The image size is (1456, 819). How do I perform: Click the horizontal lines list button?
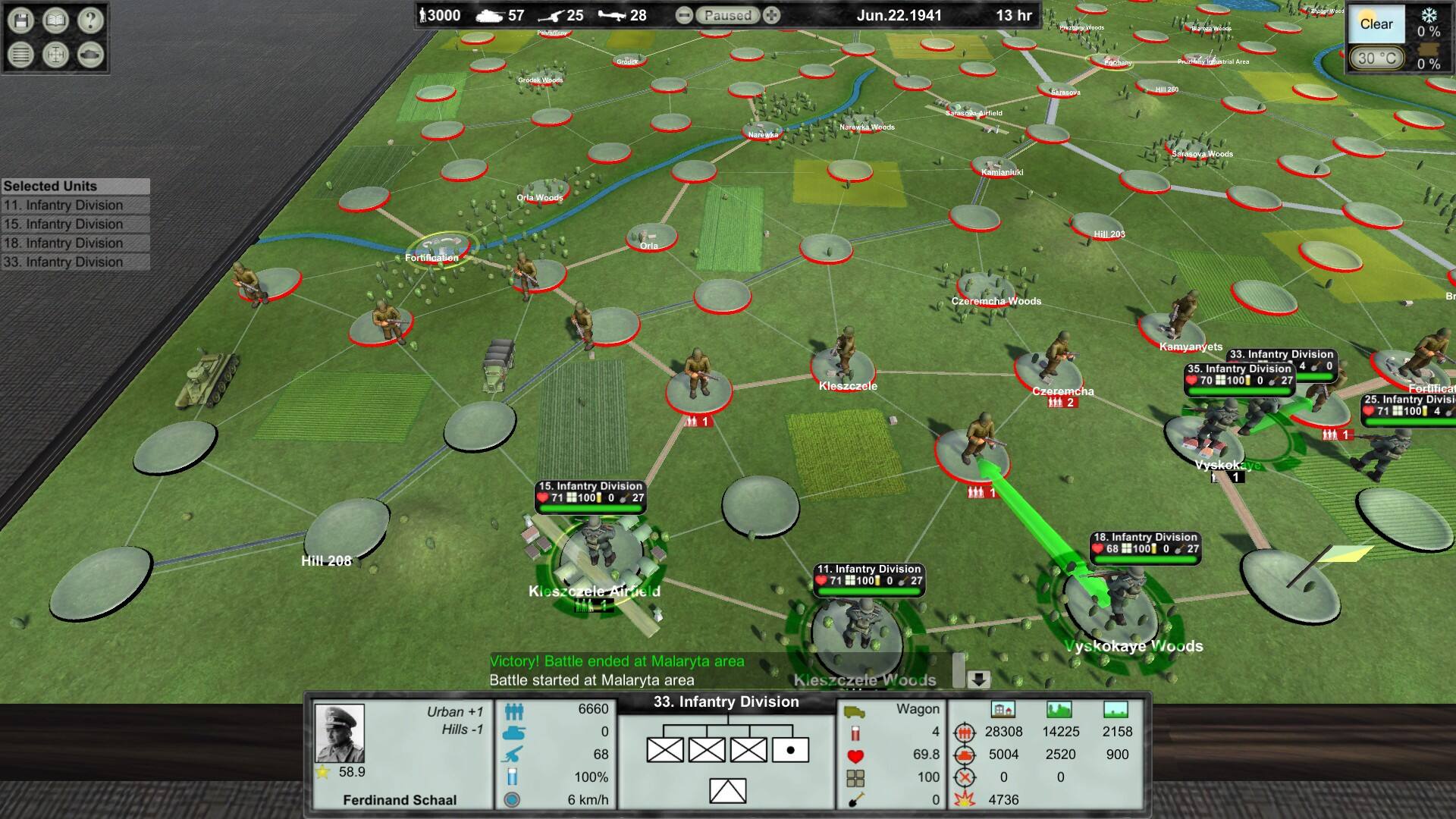tap(21, 55)
